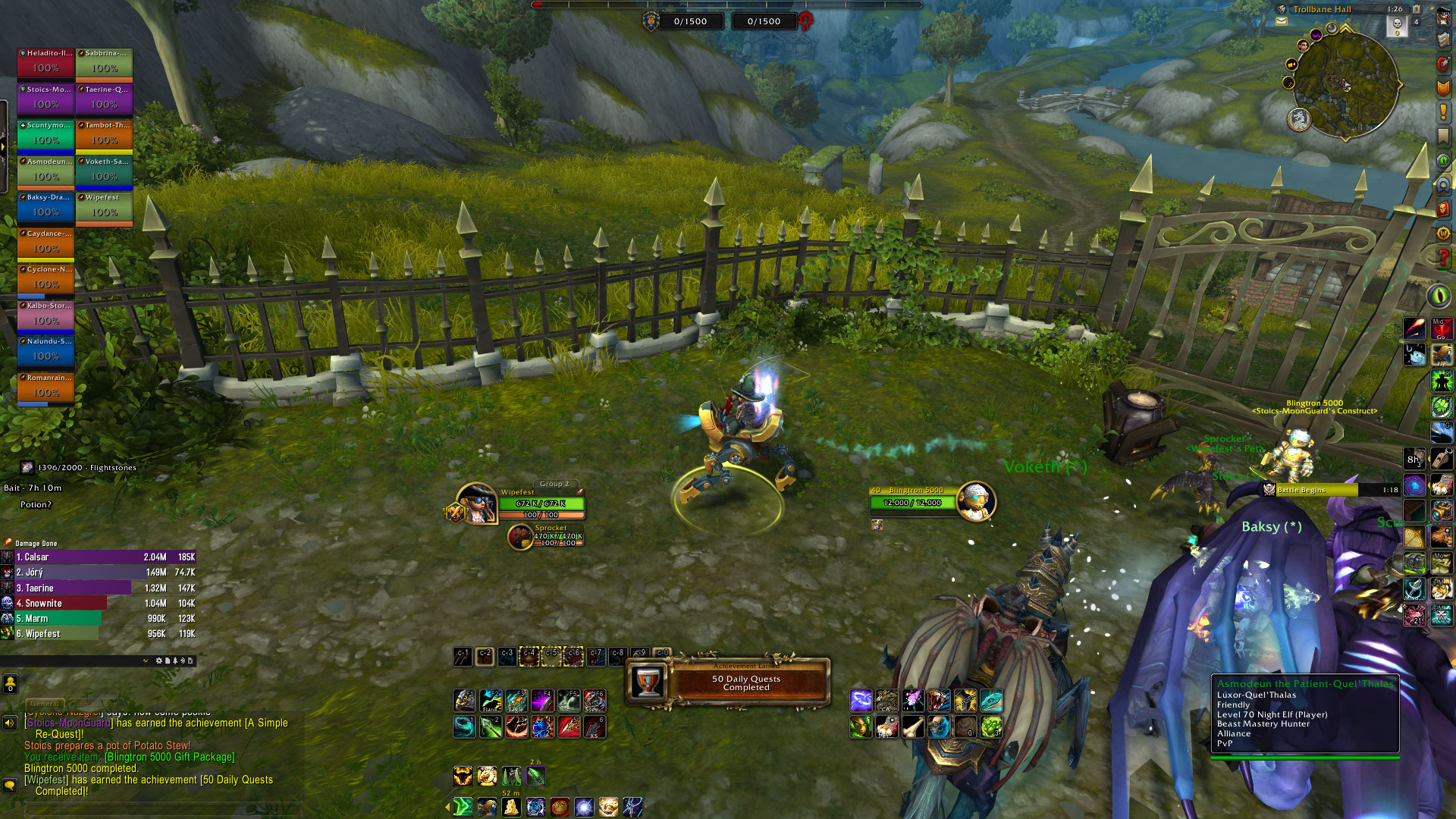Open the character portrait micro-menu button

click(x=1443, y=17)
